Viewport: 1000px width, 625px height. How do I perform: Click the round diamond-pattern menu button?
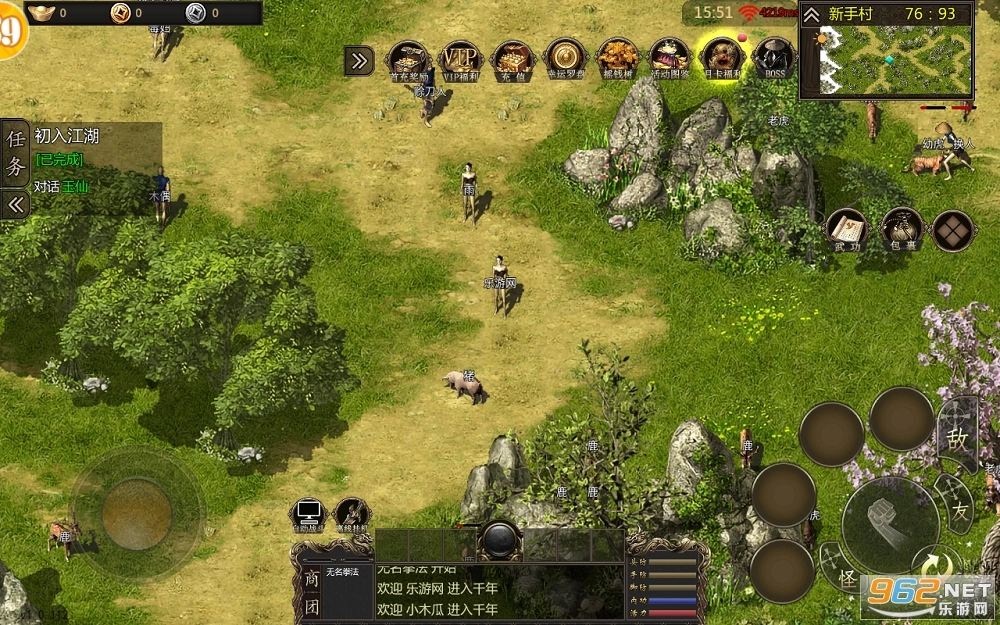(x=953, y=231)
